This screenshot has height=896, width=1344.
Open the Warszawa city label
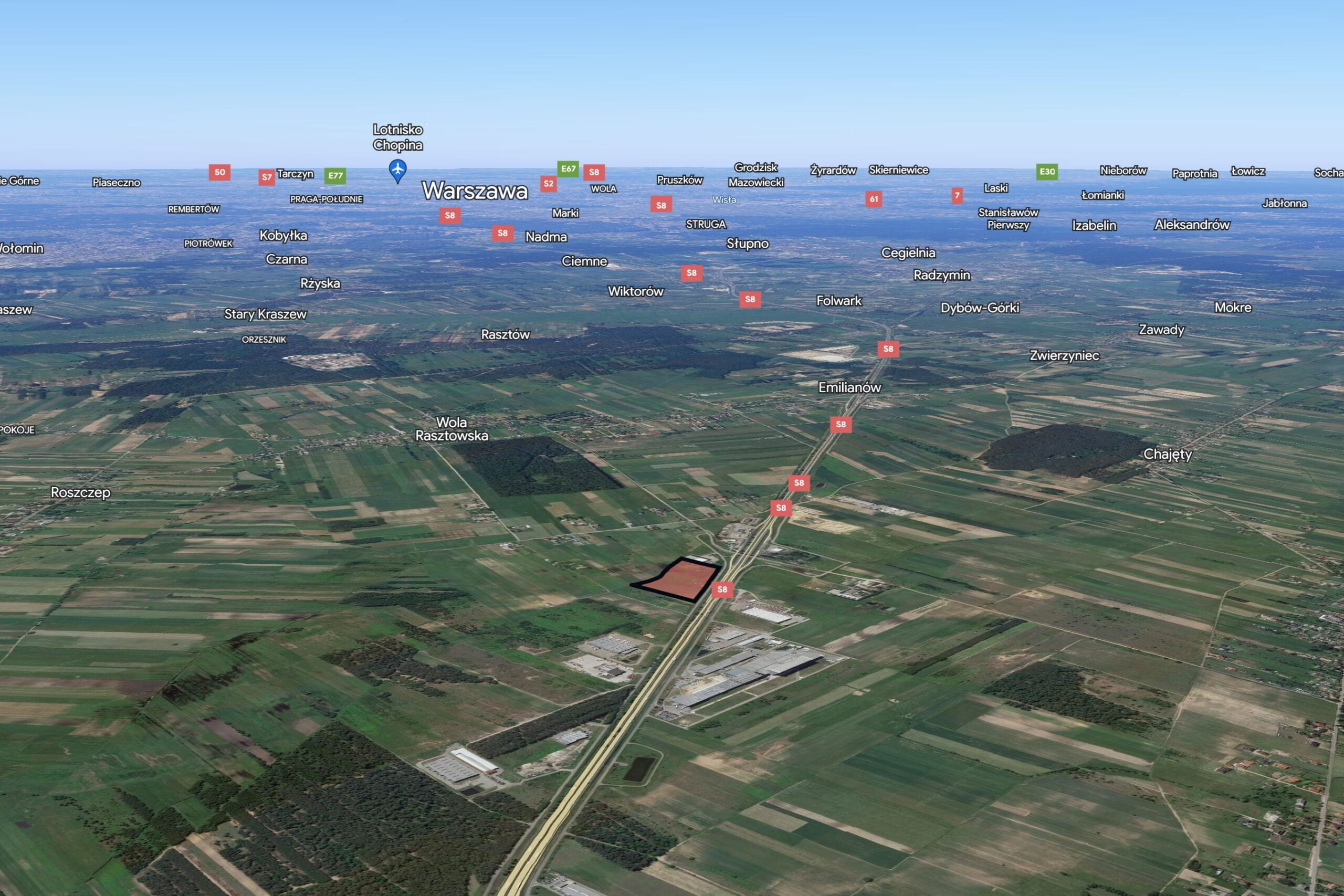[x=474, y=191]
